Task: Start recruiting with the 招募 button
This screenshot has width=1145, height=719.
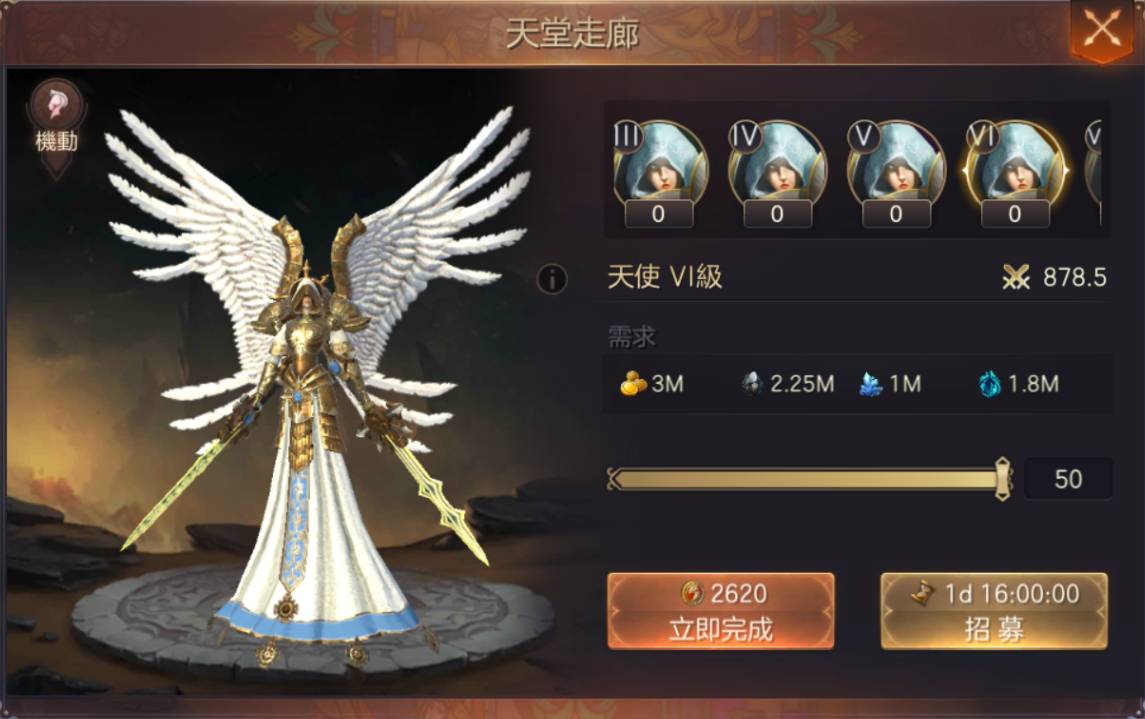Action: pyautogui.click(x=993, y=611)
